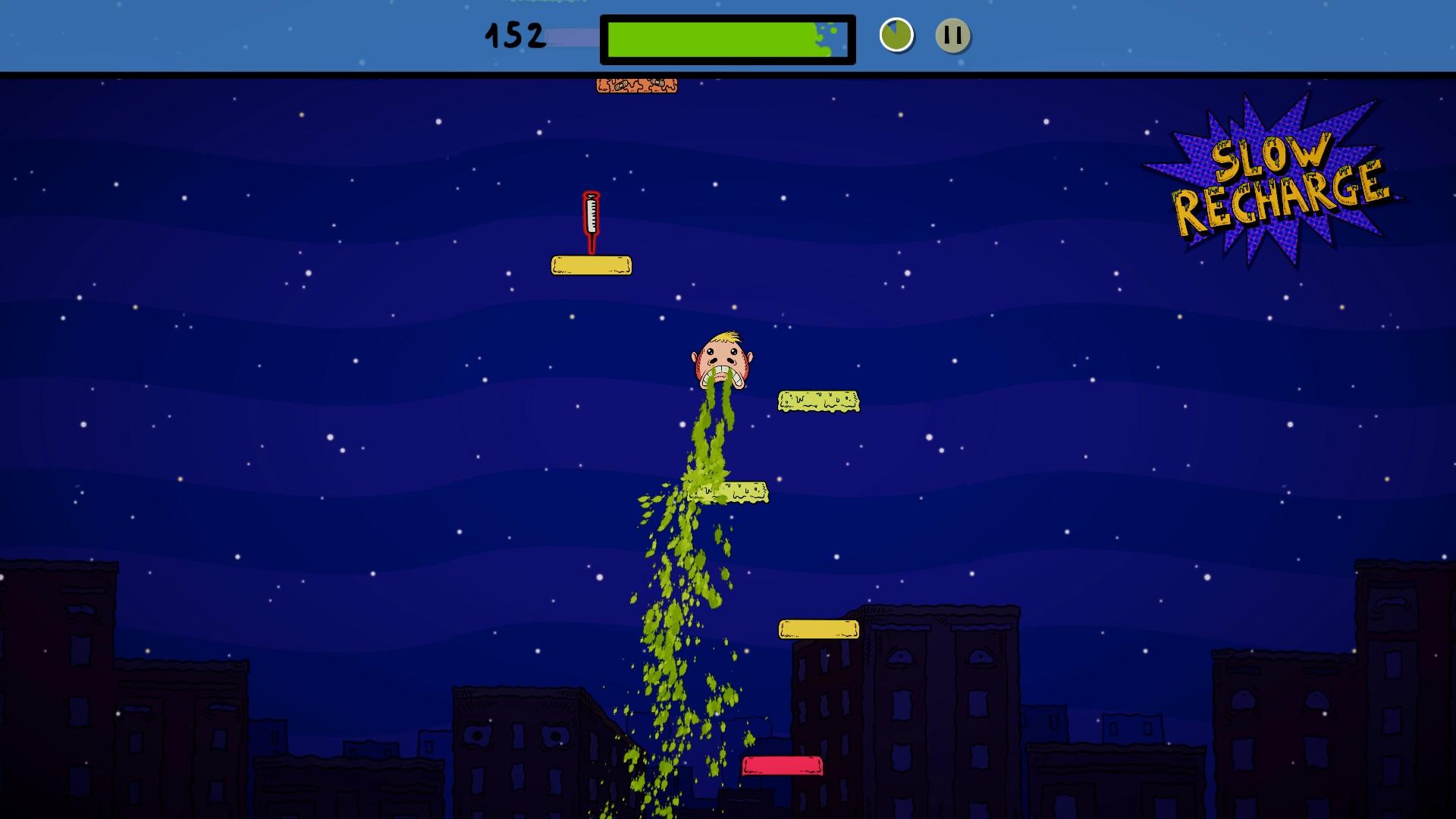Click the orange bandage platform at the top
The height and width of the screenshot is (819, 1456).
tap(637, 86)
